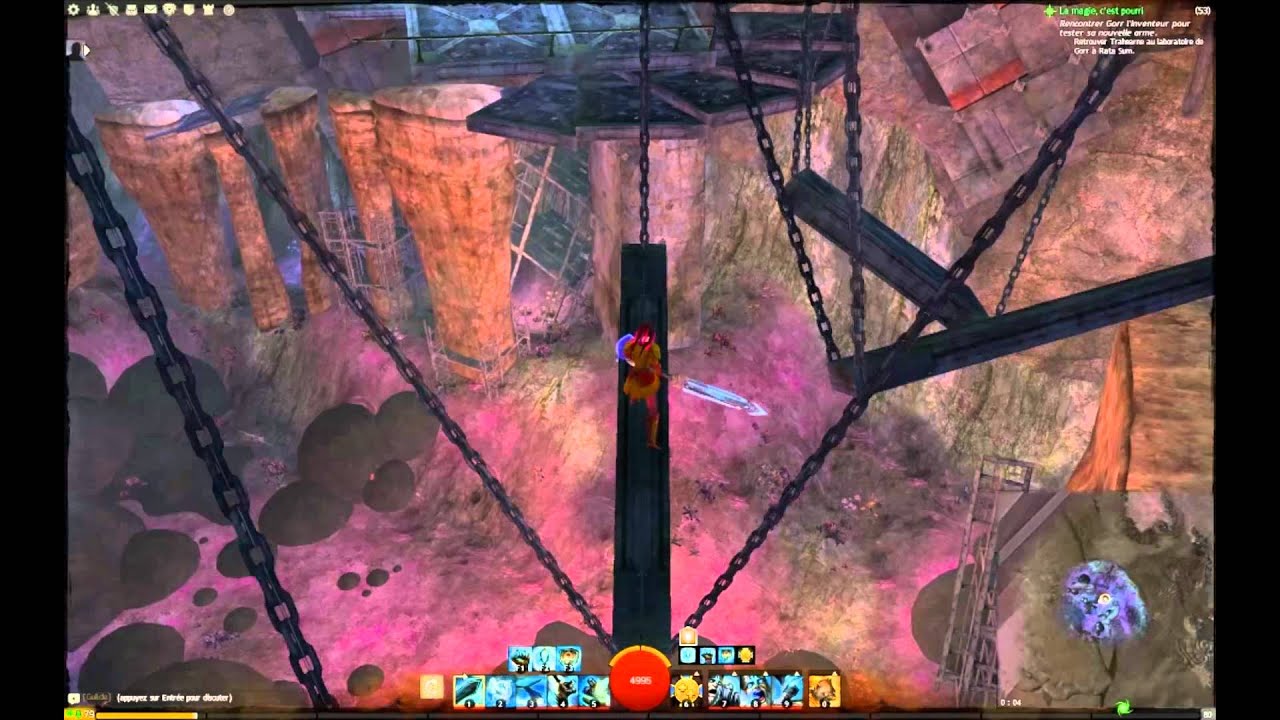
Task: Open the game menu gear icon
Action: [x=73, y=10]
